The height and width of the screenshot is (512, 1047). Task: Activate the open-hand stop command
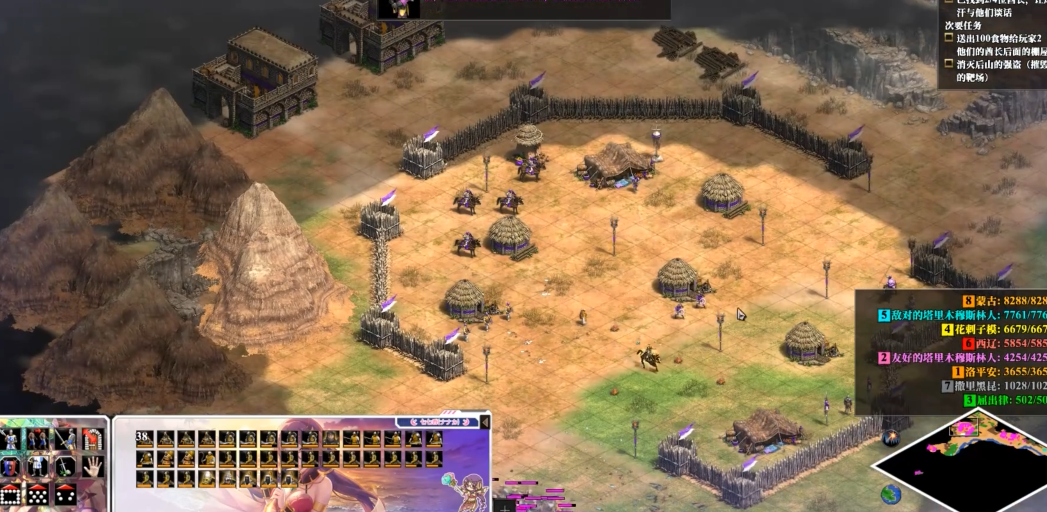tap(91, 465)
